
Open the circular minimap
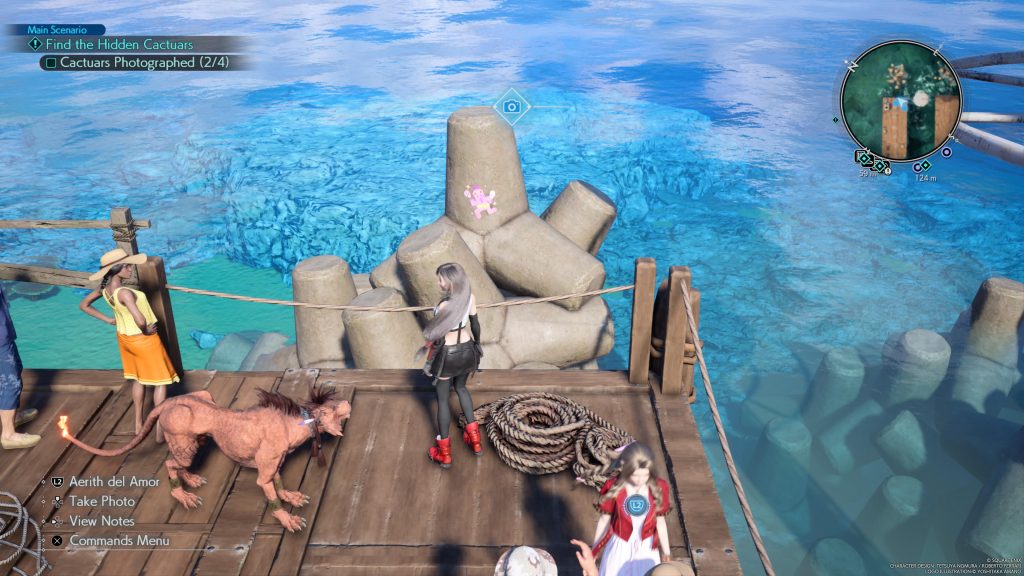tap(900, 100)
